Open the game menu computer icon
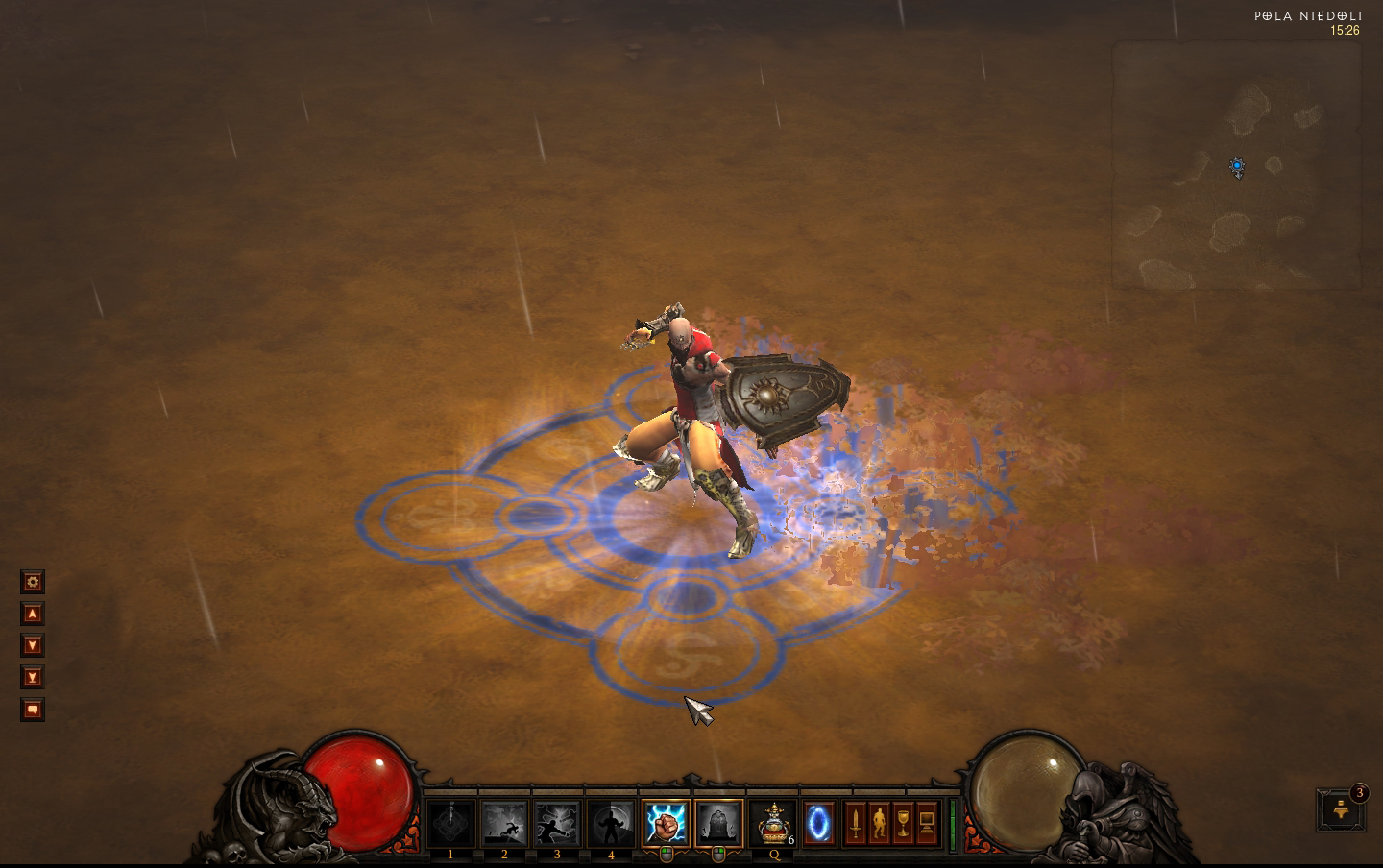 click(x=927, y=824)
